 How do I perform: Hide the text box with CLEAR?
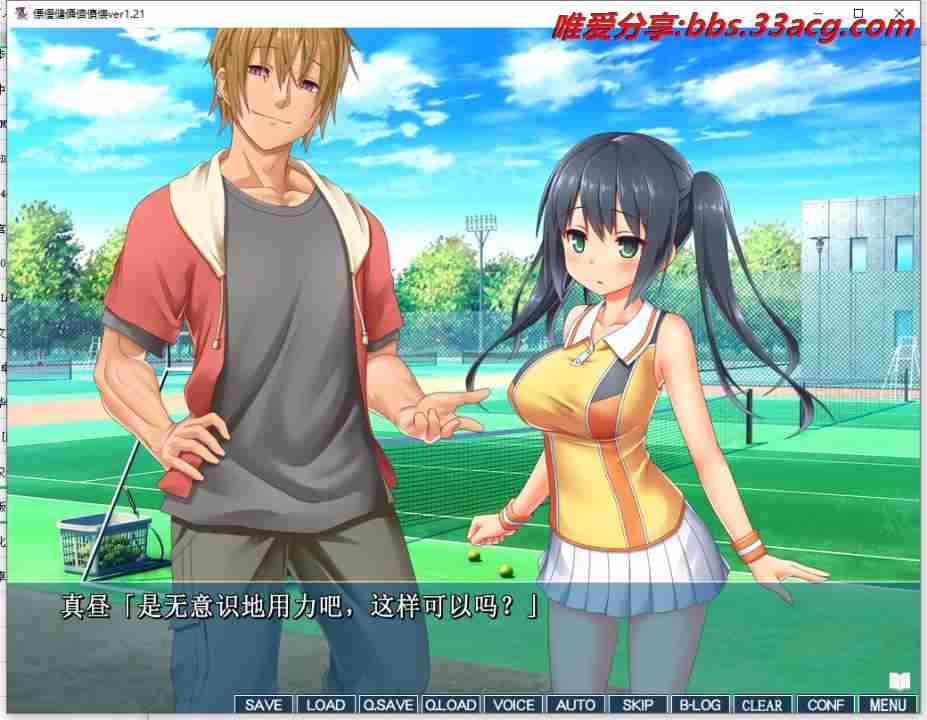coord(762,705)
